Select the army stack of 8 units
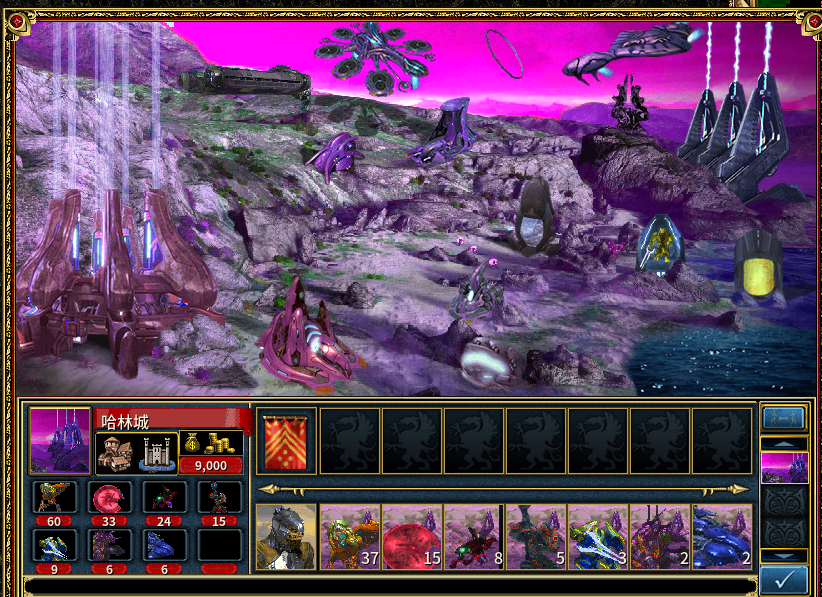 473,536
